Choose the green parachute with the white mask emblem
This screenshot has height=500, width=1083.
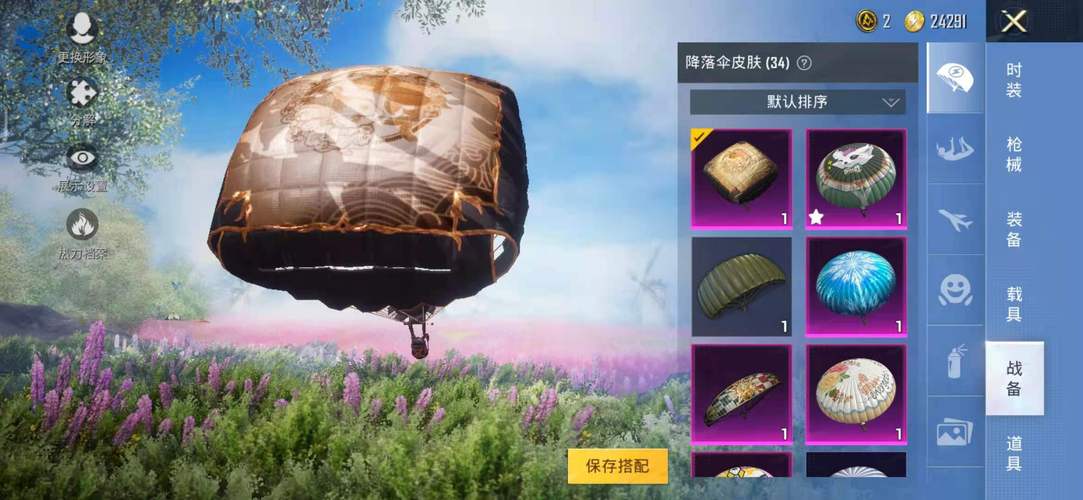pyautogui.click(x=856, y=179)
